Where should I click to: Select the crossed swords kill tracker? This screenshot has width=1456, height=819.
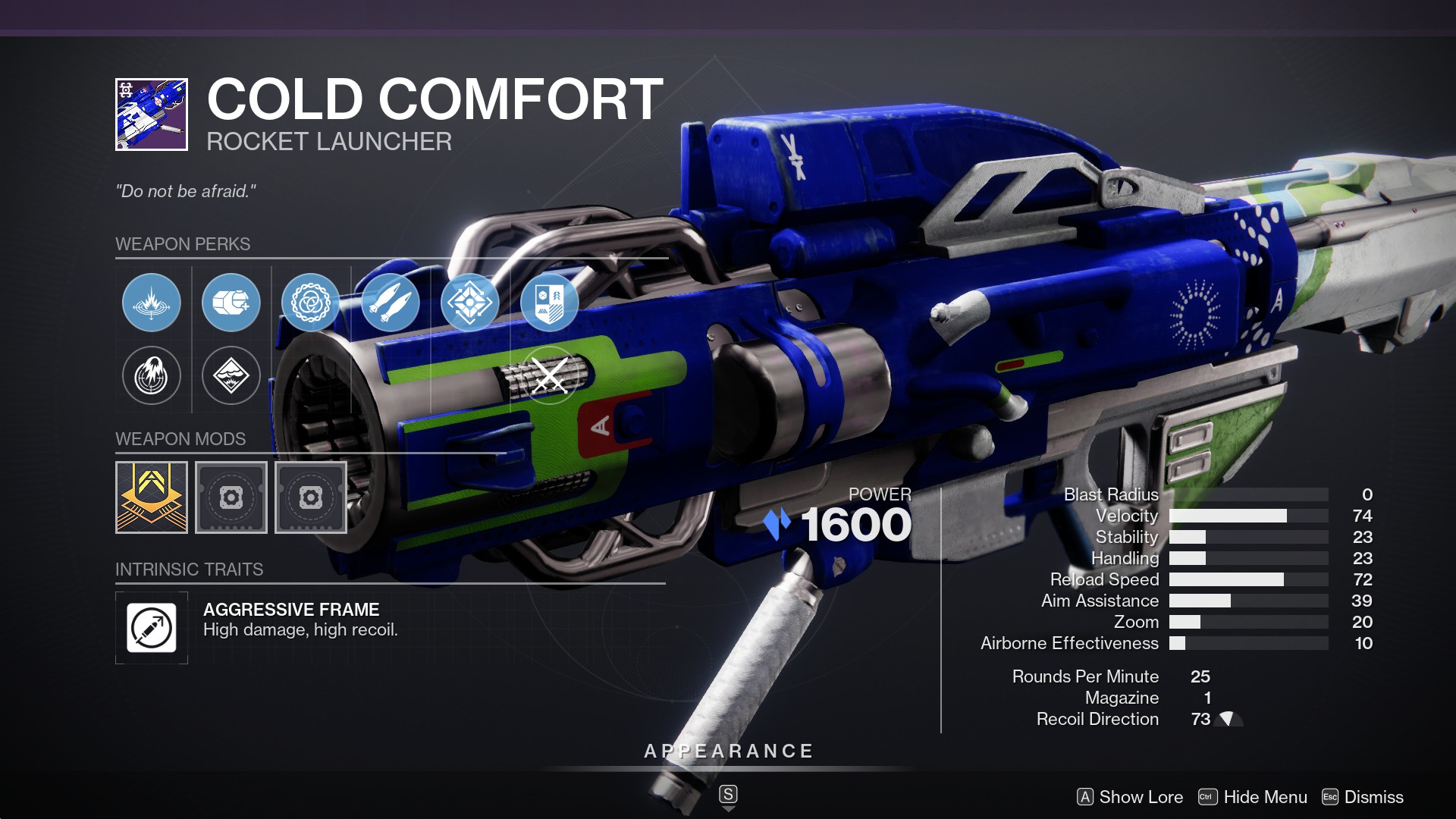[550, 375]
